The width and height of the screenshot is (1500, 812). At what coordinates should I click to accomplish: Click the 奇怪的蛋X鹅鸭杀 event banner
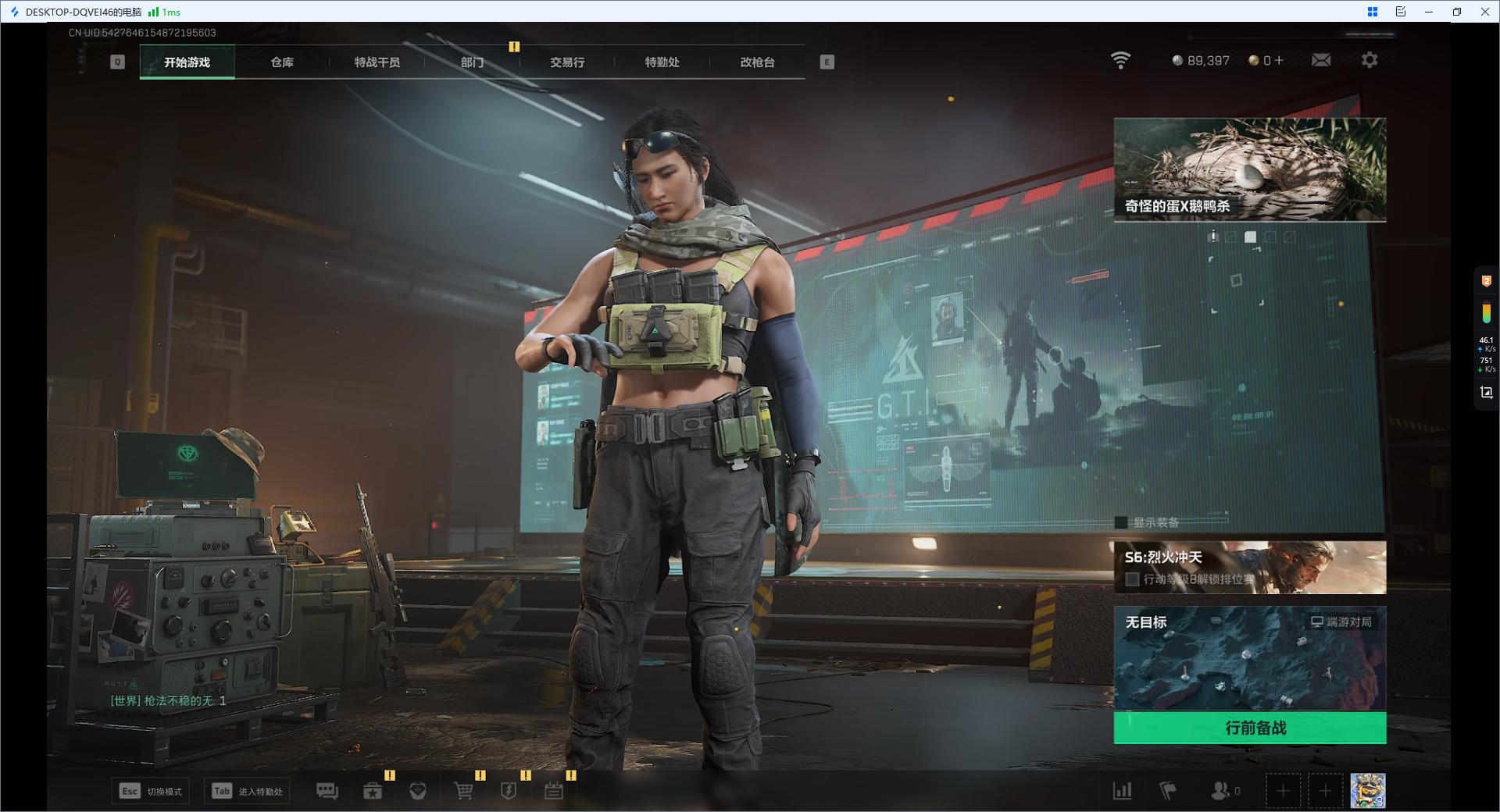[x=1250, y=169]
